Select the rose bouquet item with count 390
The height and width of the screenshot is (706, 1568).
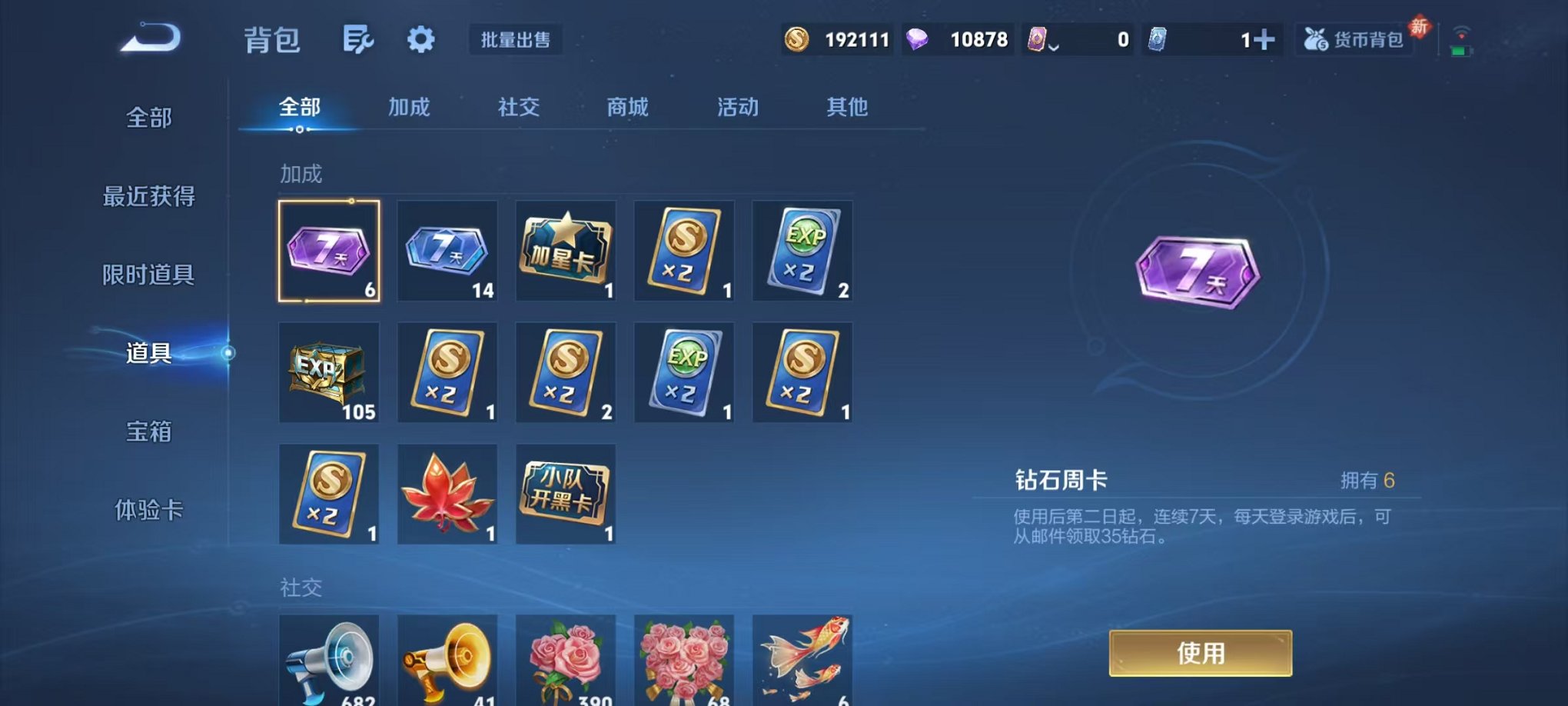[565, 661]
